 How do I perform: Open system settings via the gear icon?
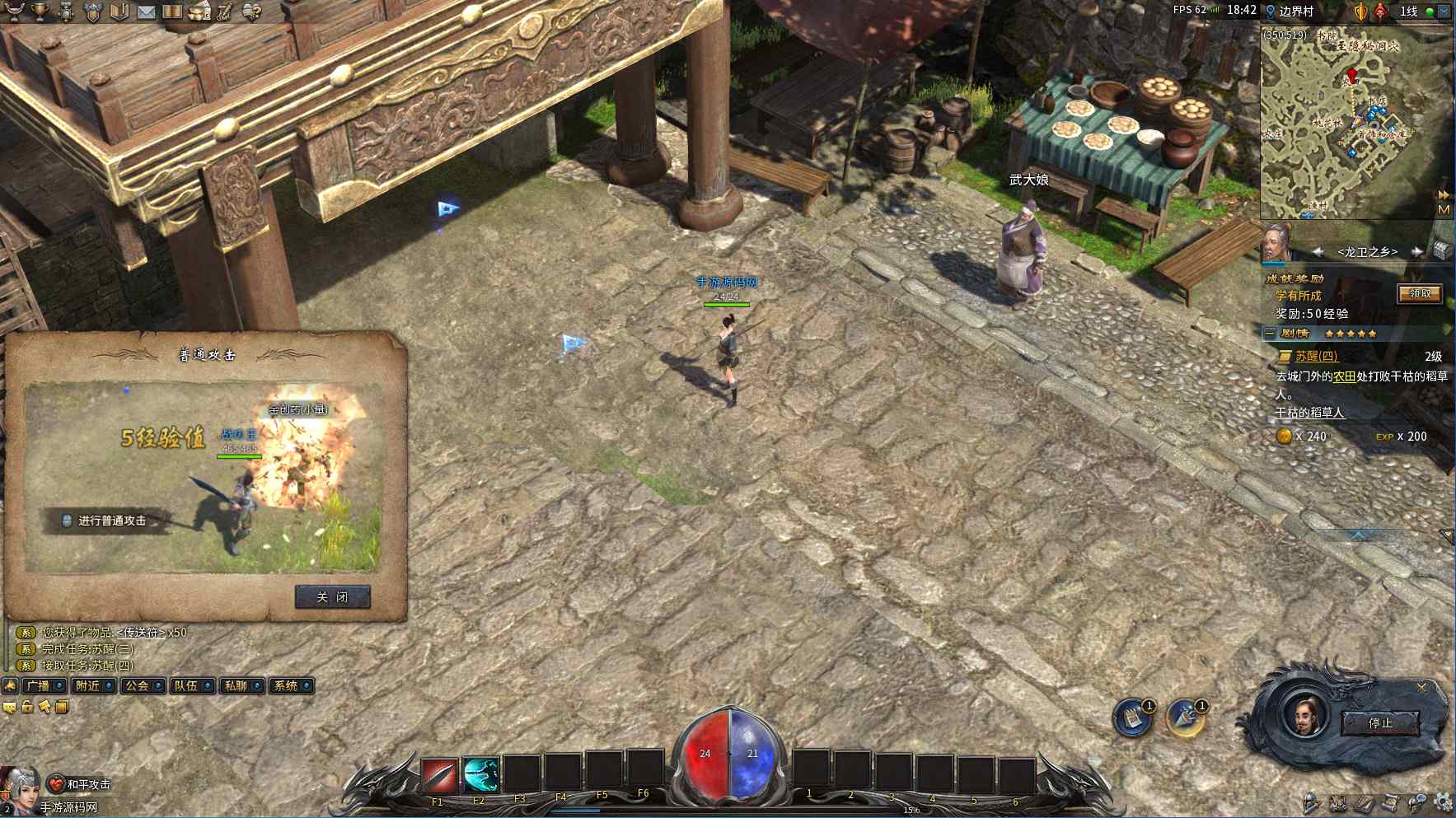pos(1442,802)
